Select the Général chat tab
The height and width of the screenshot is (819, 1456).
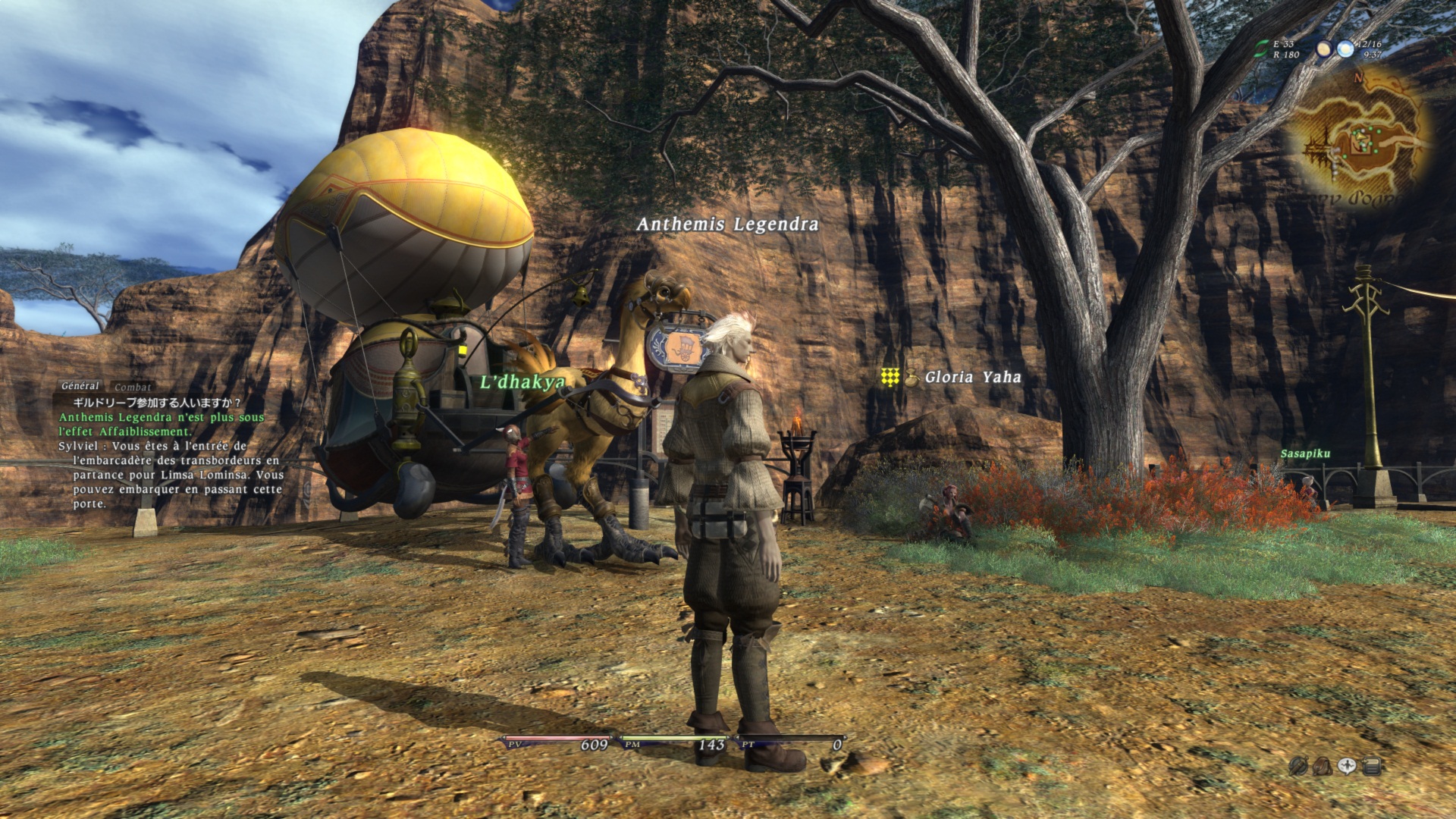point(80,387)
